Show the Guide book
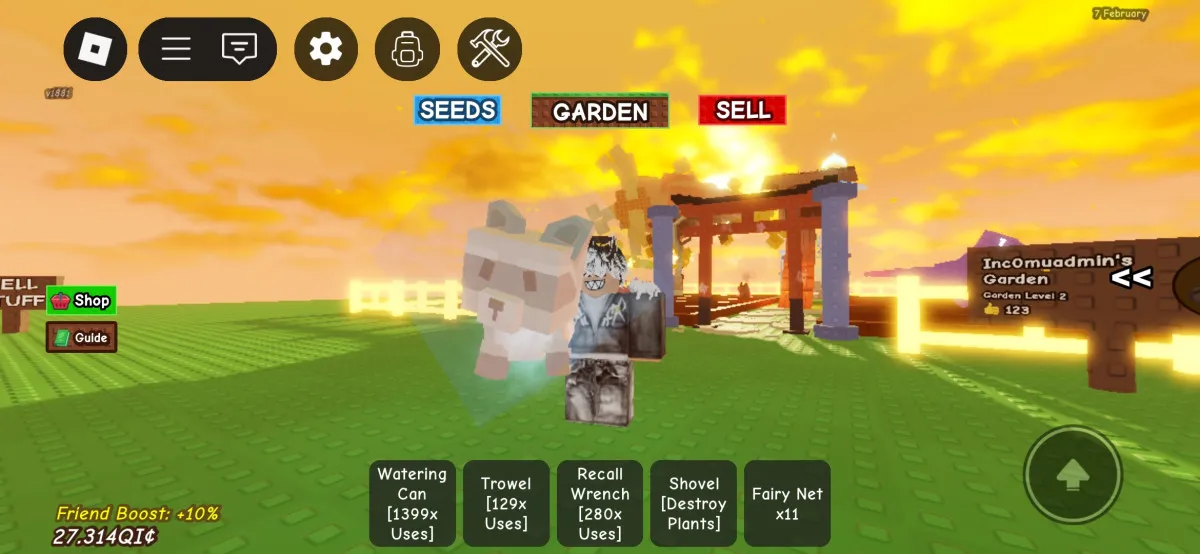Screen dimensions: 1200x554 [81, 337]
